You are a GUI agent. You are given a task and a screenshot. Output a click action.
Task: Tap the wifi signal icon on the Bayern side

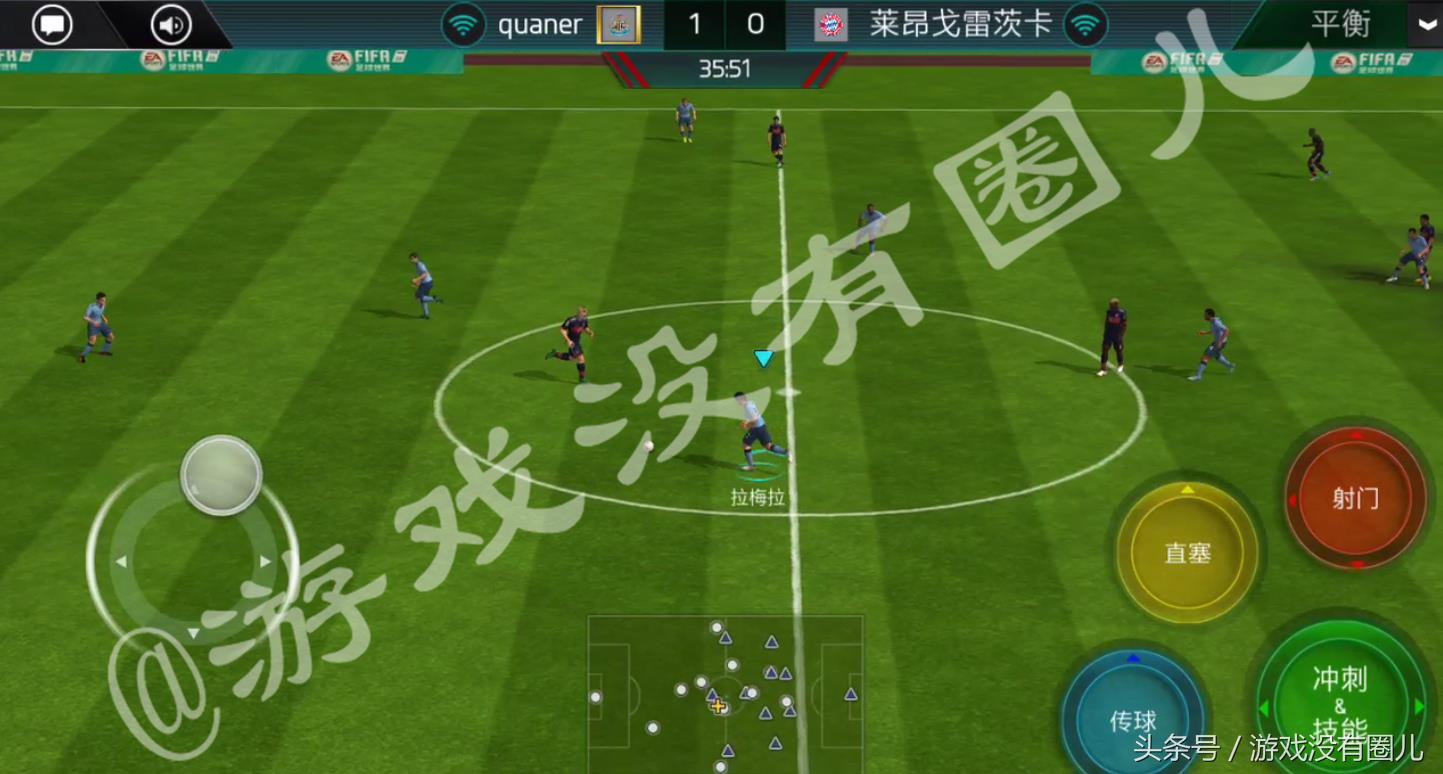click(1082, 25)
